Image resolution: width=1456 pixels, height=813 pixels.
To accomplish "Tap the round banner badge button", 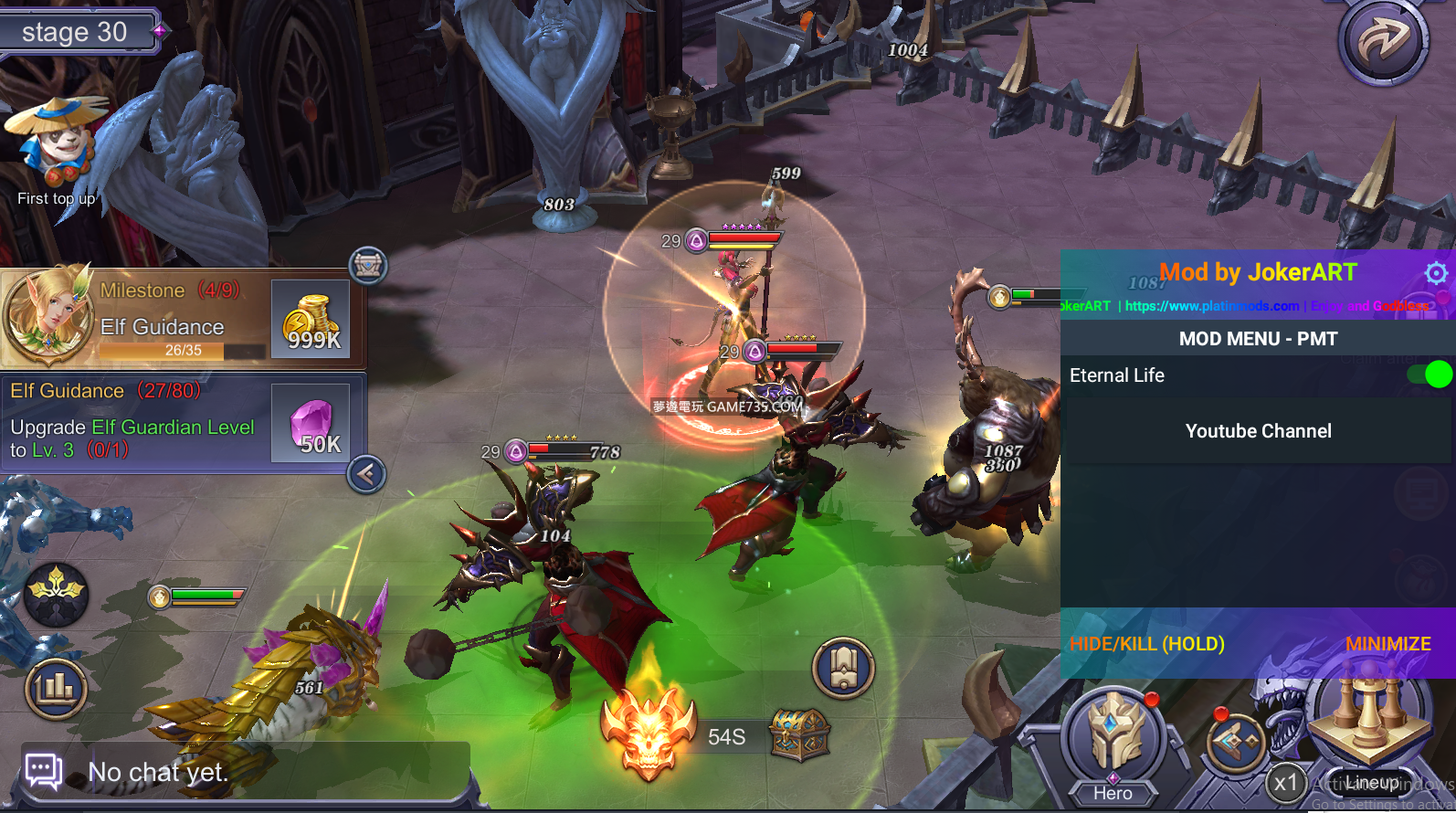I will [843, 668].
